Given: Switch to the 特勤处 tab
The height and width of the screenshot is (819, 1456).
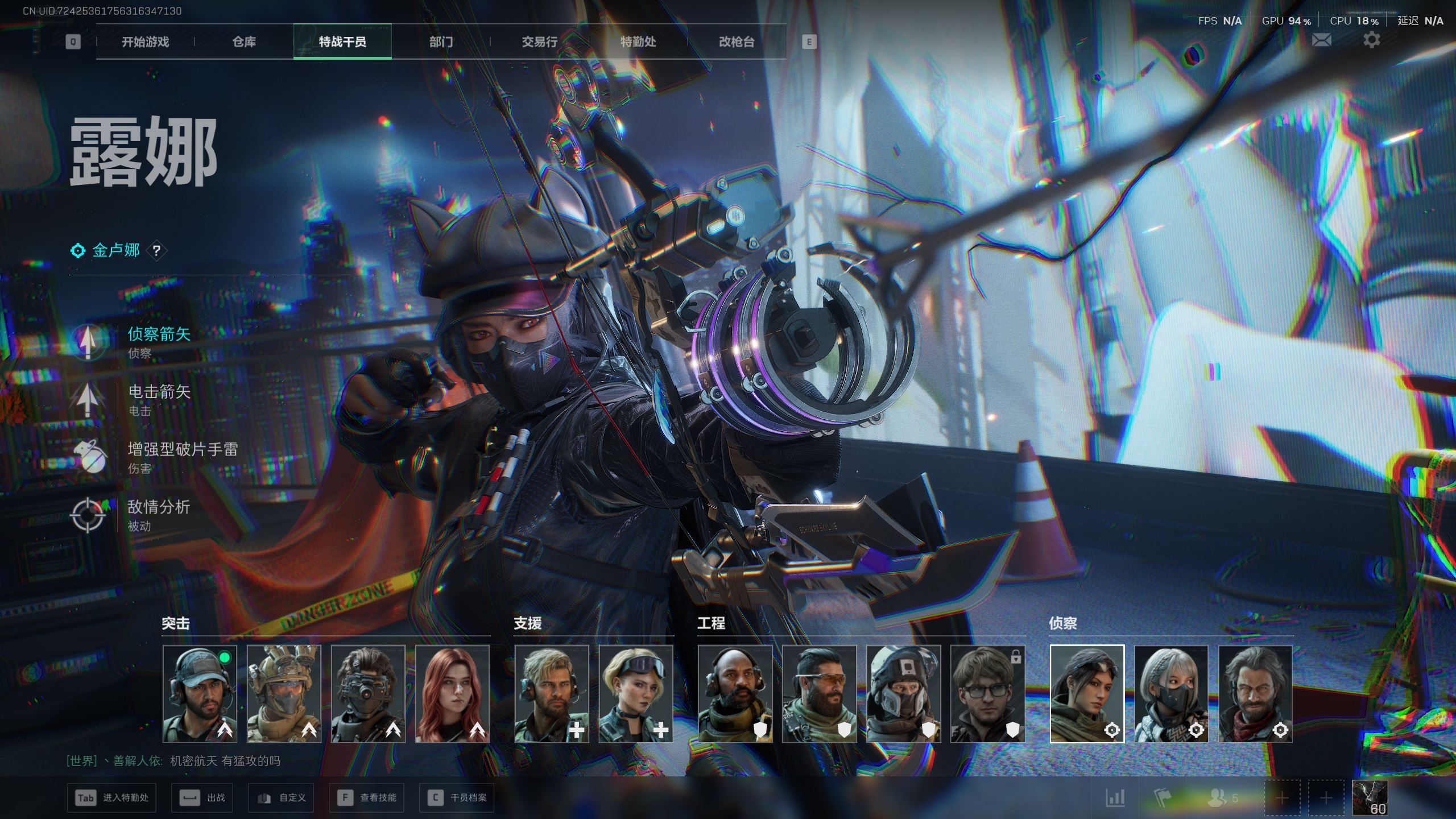Looking at the screenshot, I should tap(638, 42).
